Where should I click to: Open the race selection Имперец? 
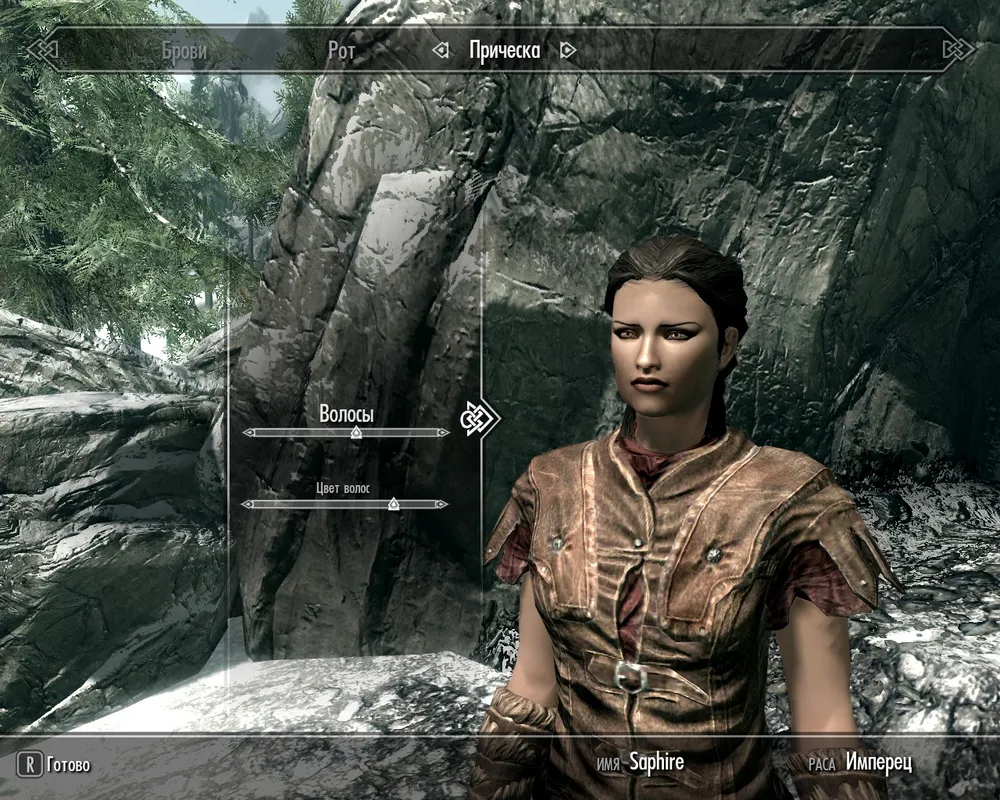(x=878, y=763)
